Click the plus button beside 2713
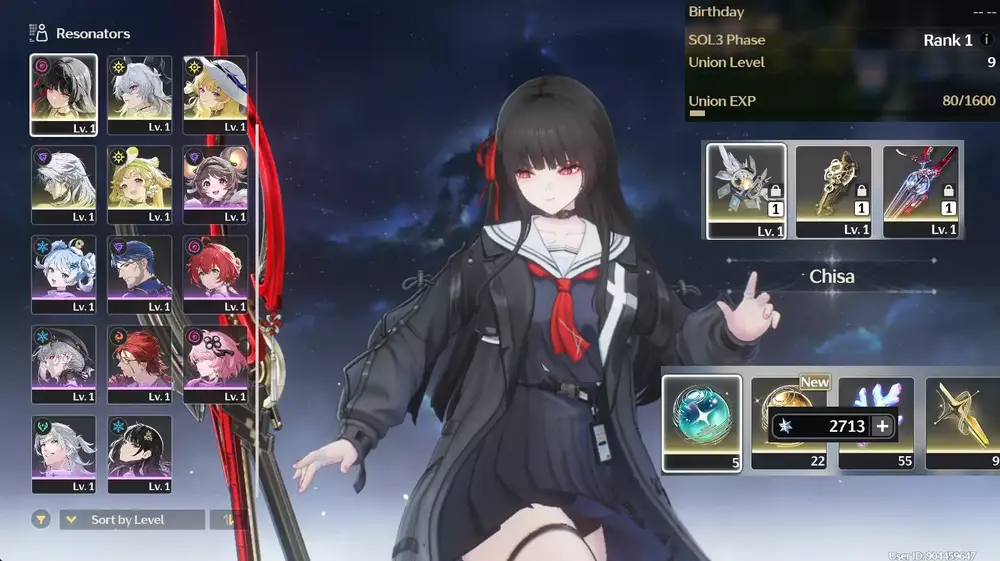The width and height of the screenshot is (1000, 561). 882,426
